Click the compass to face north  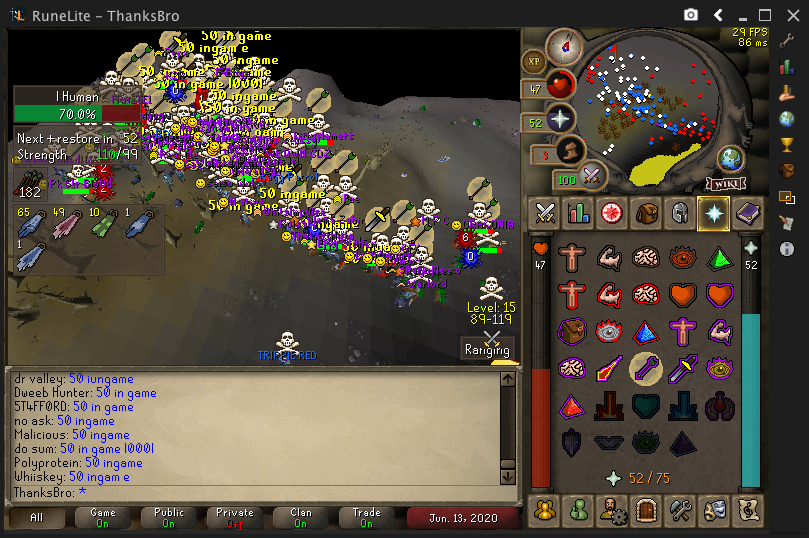point(565,47)
